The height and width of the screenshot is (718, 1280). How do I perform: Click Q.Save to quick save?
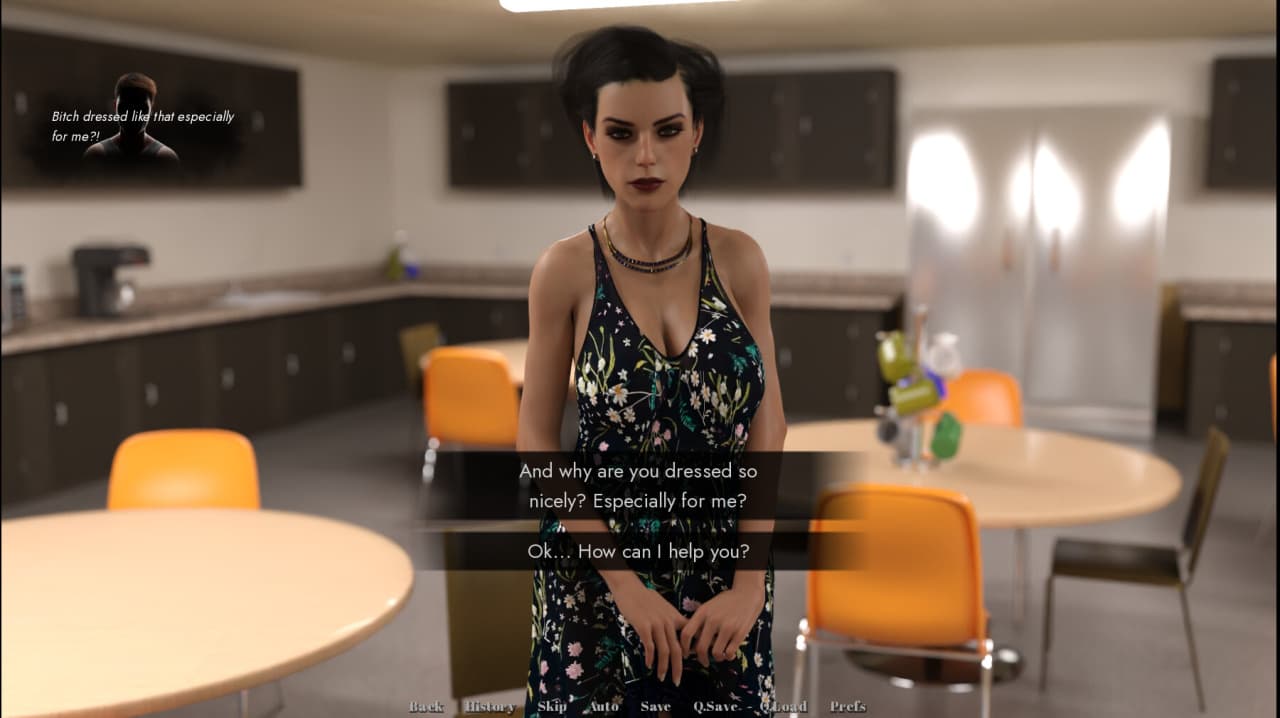pos(716,707)
